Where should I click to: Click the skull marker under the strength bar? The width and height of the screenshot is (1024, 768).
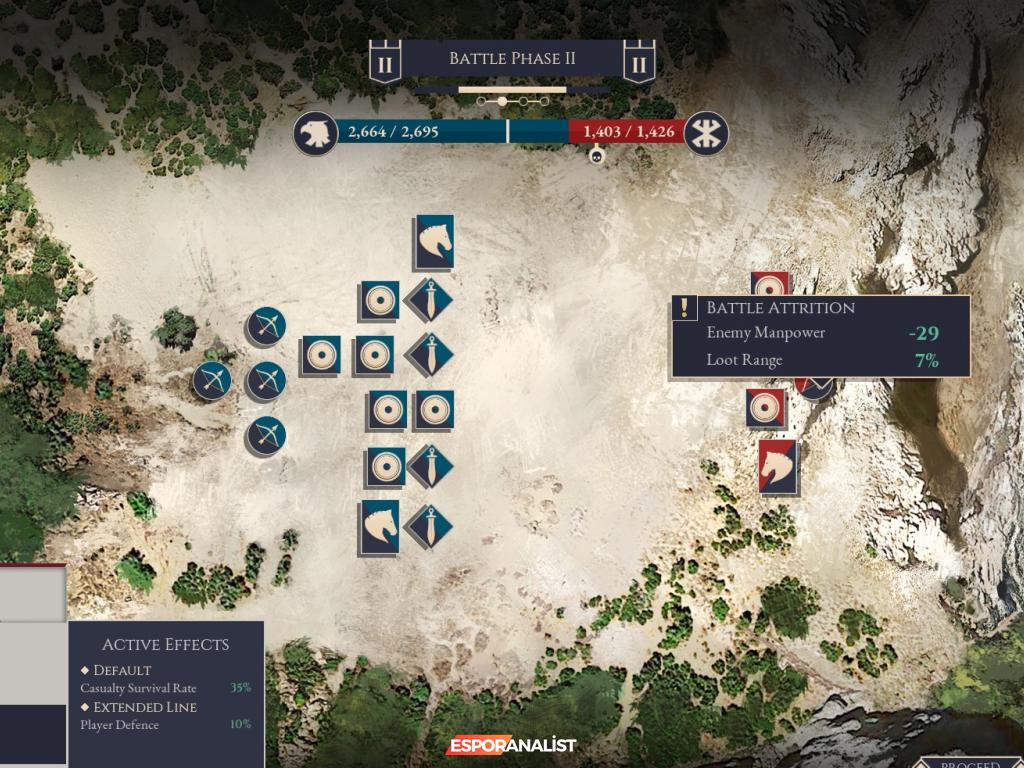tap(596, 156)
